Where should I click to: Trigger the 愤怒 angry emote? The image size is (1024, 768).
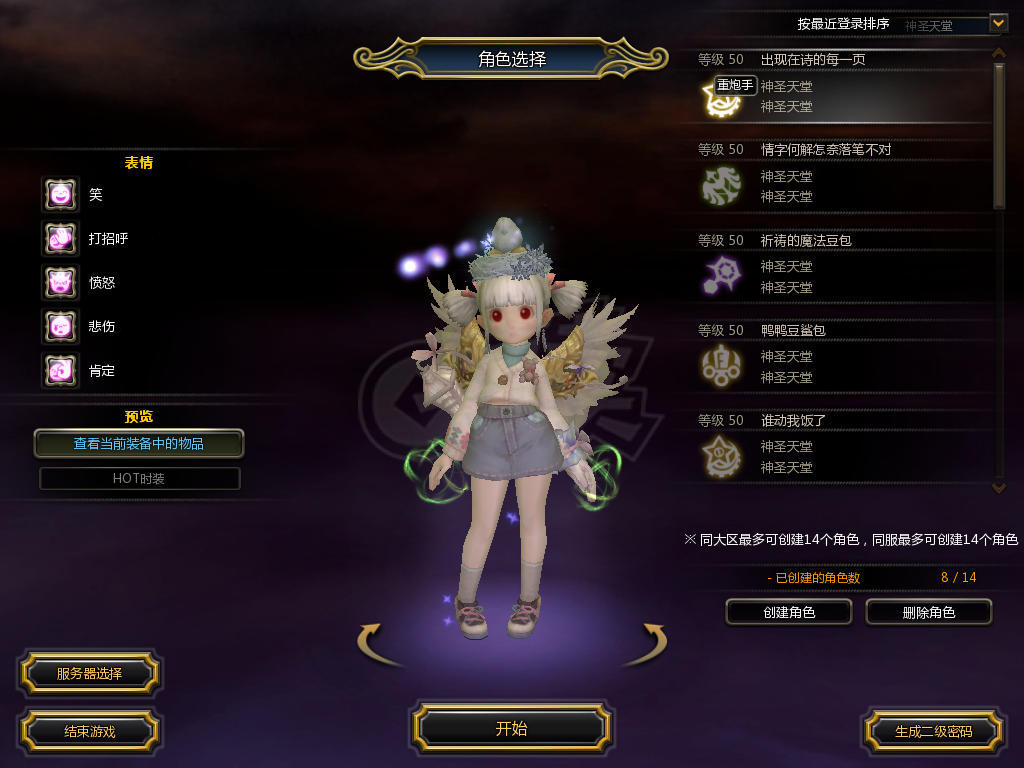[60, 283]
